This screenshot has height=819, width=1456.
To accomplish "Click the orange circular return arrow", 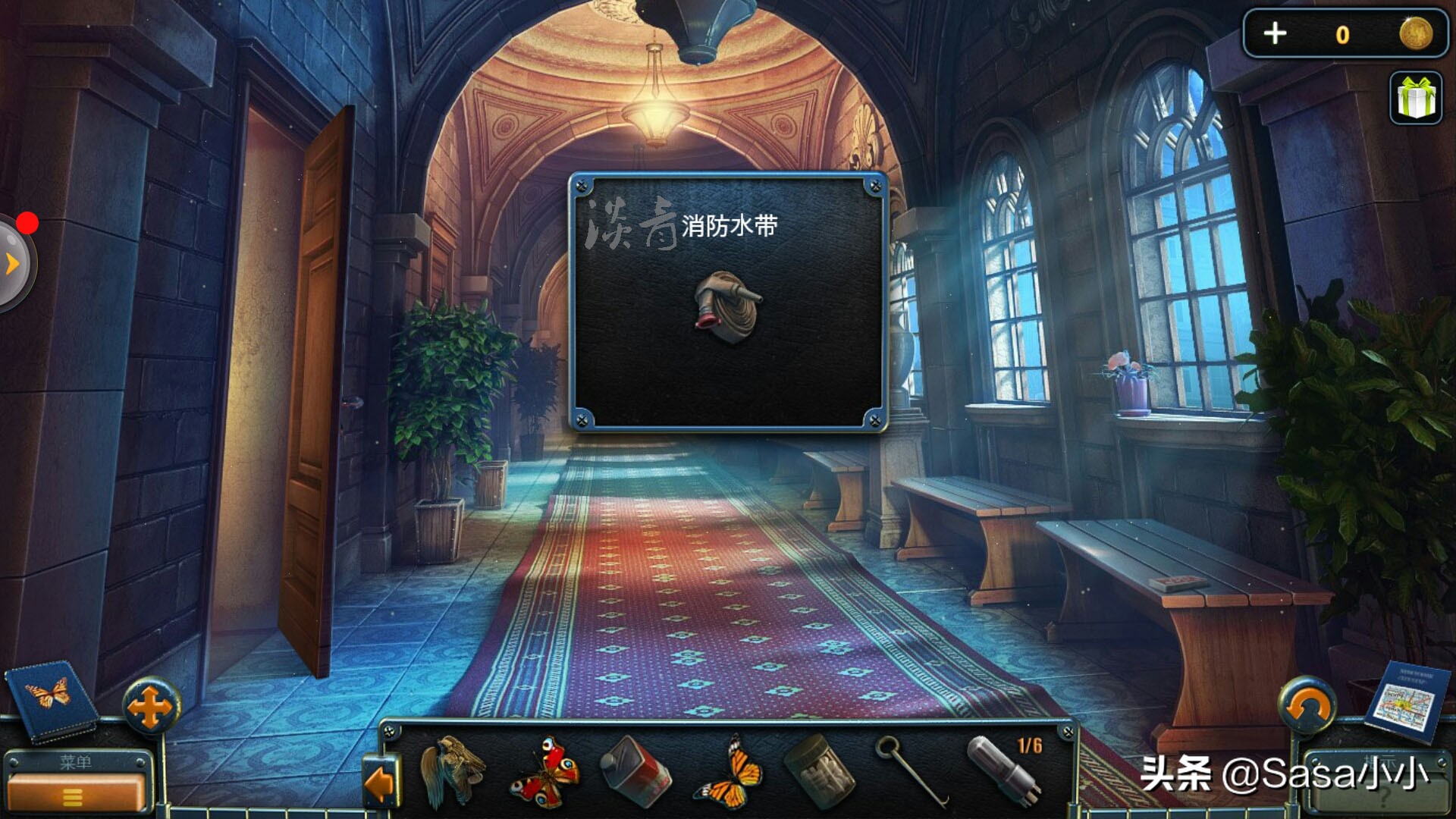I will (1307, 707).
